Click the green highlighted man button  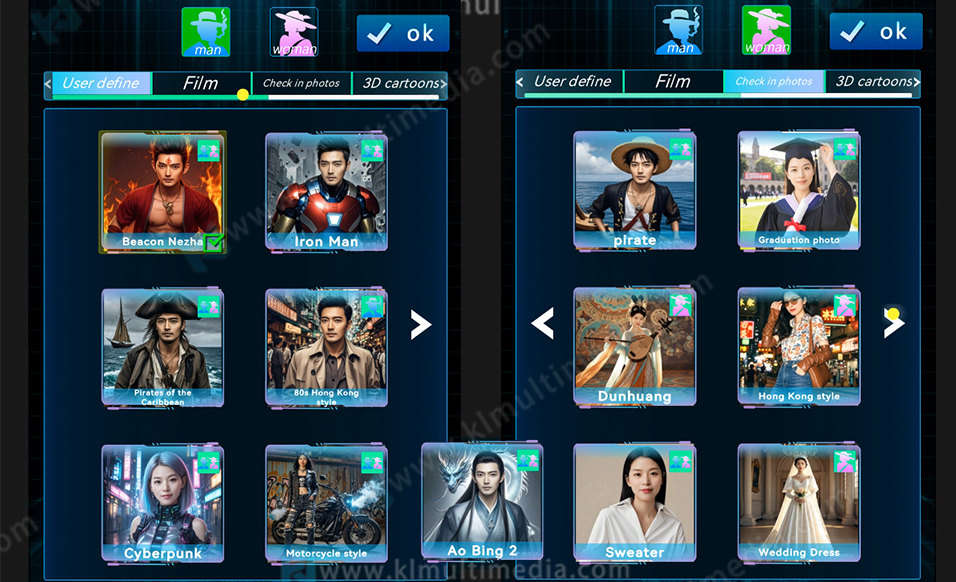pos(205,32)
